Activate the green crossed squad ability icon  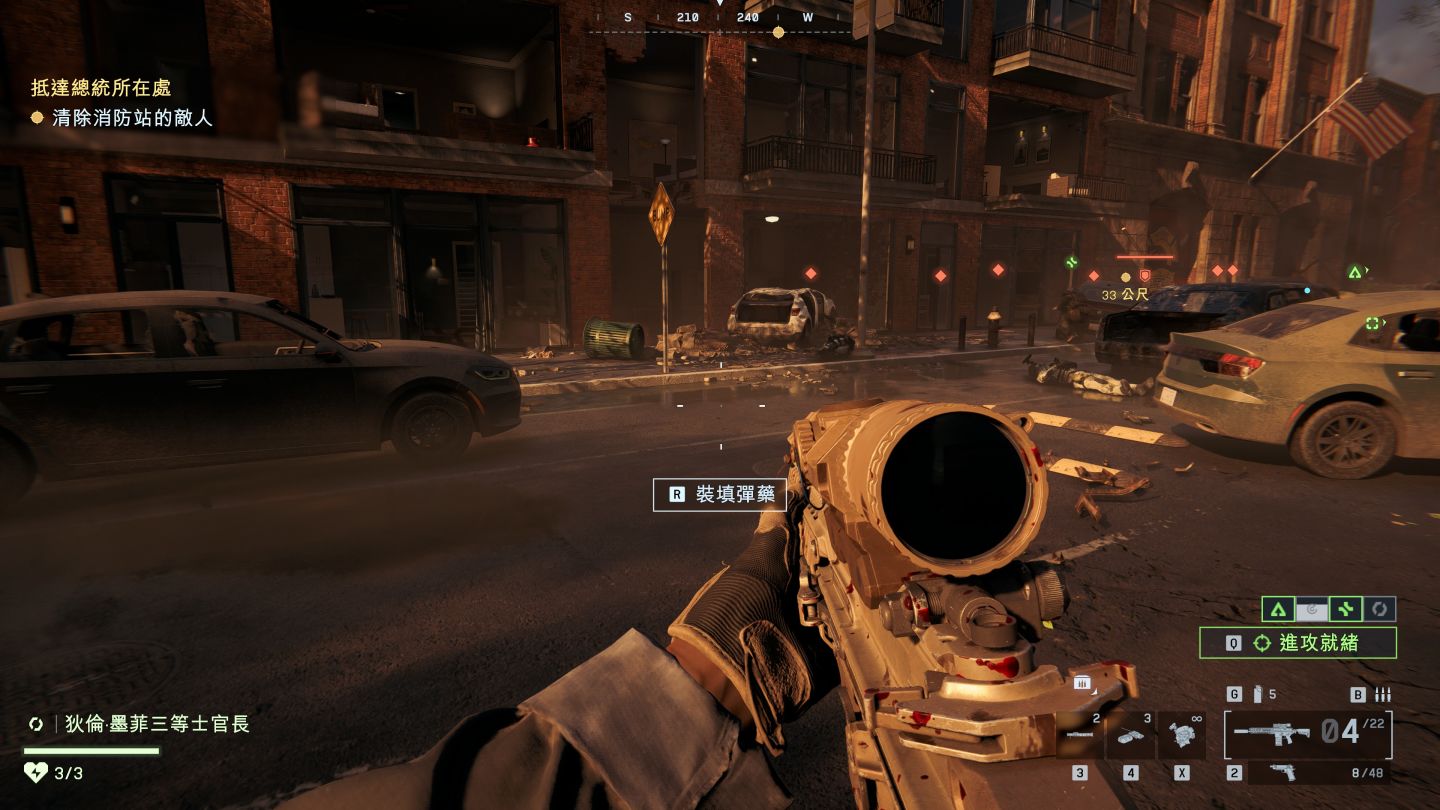(1346, 609)
